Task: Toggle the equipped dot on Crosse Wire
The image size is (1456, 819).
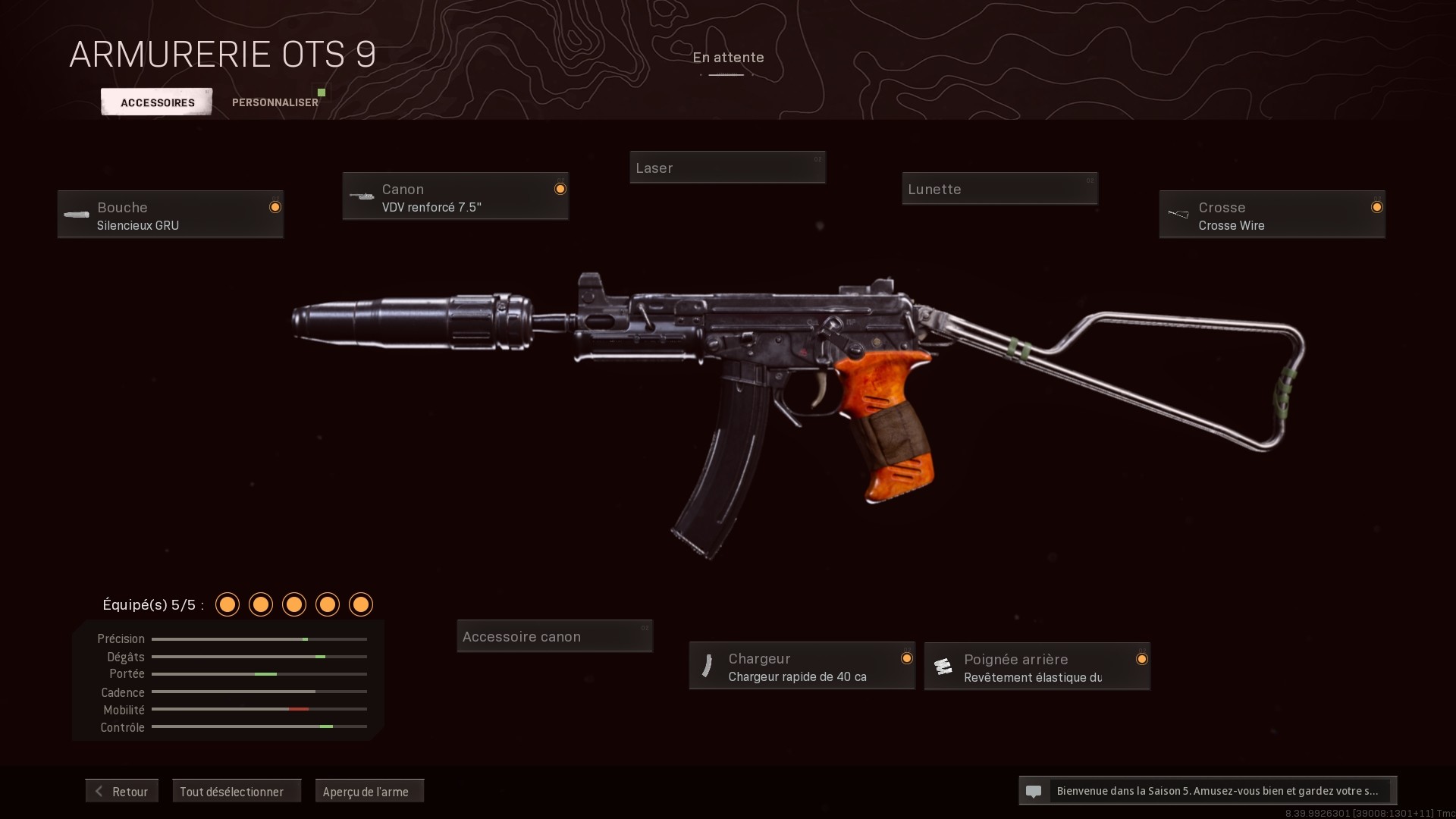Action: (x=1378, y=206)
